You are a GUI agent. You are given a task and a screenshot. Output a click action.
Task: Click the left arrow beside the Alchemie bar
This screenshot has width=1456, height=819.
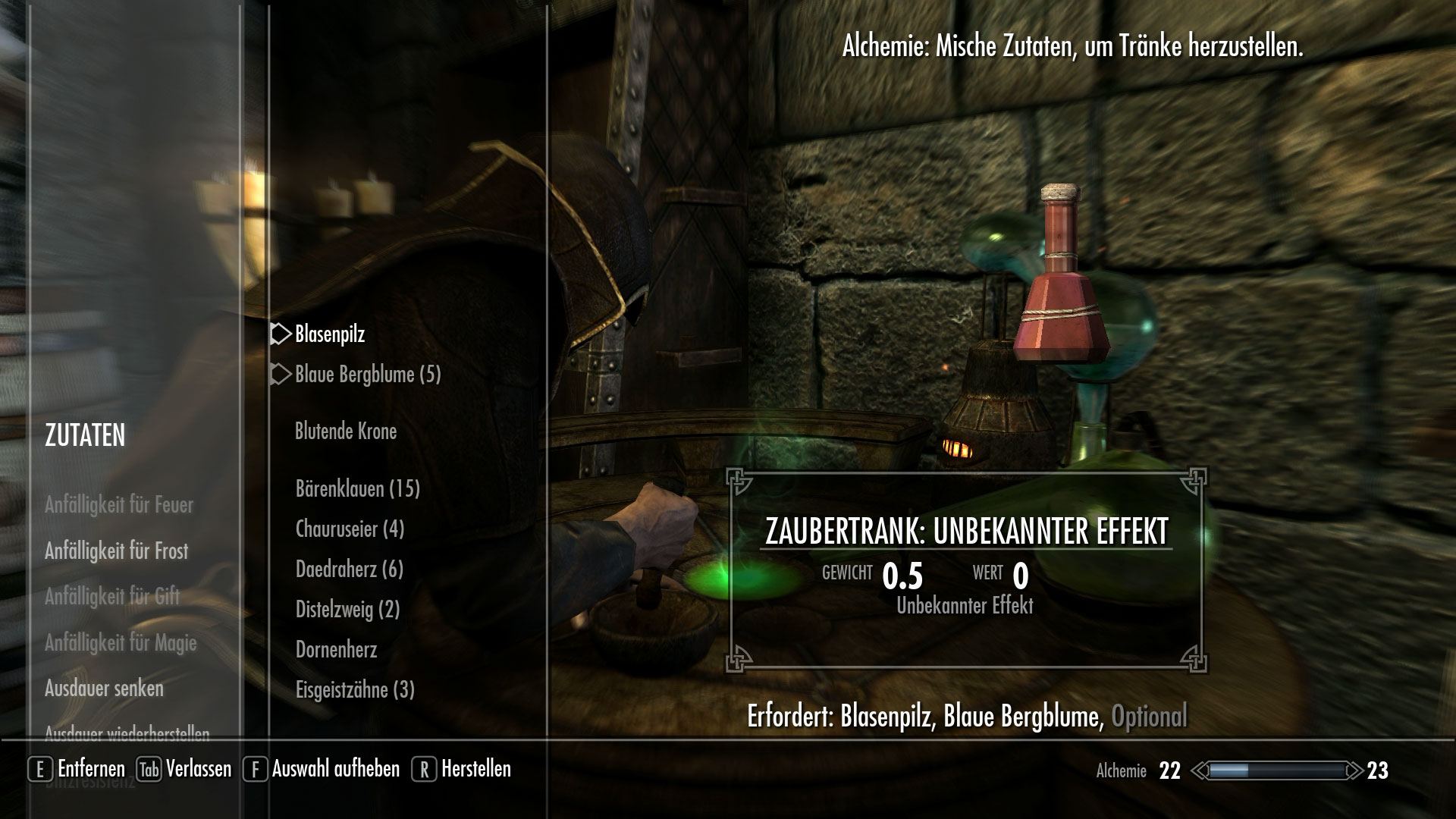click(x=1198, y=770)
